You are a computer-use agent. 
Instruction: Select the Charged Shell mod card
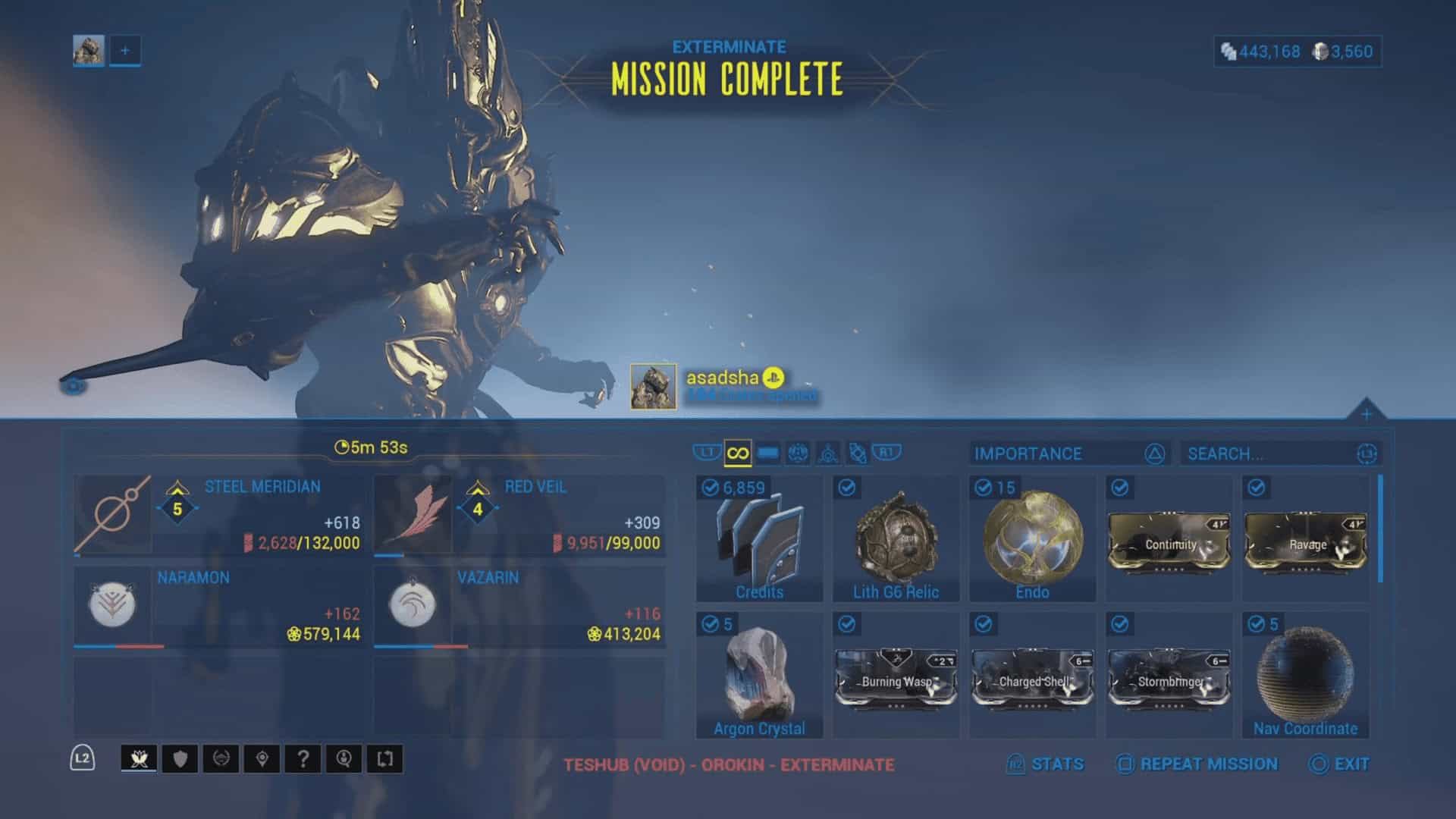(1032, 678)
